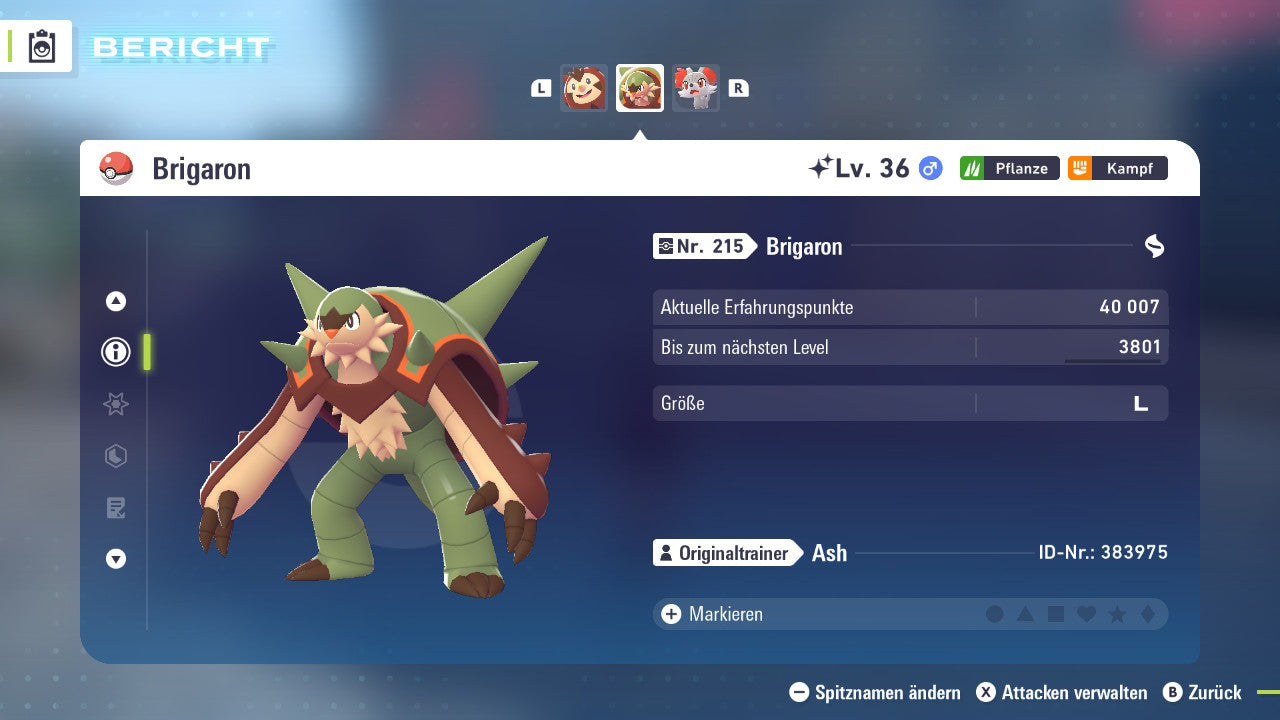
Task: Go to the star-shaped stats page icon
Action: 116,404
